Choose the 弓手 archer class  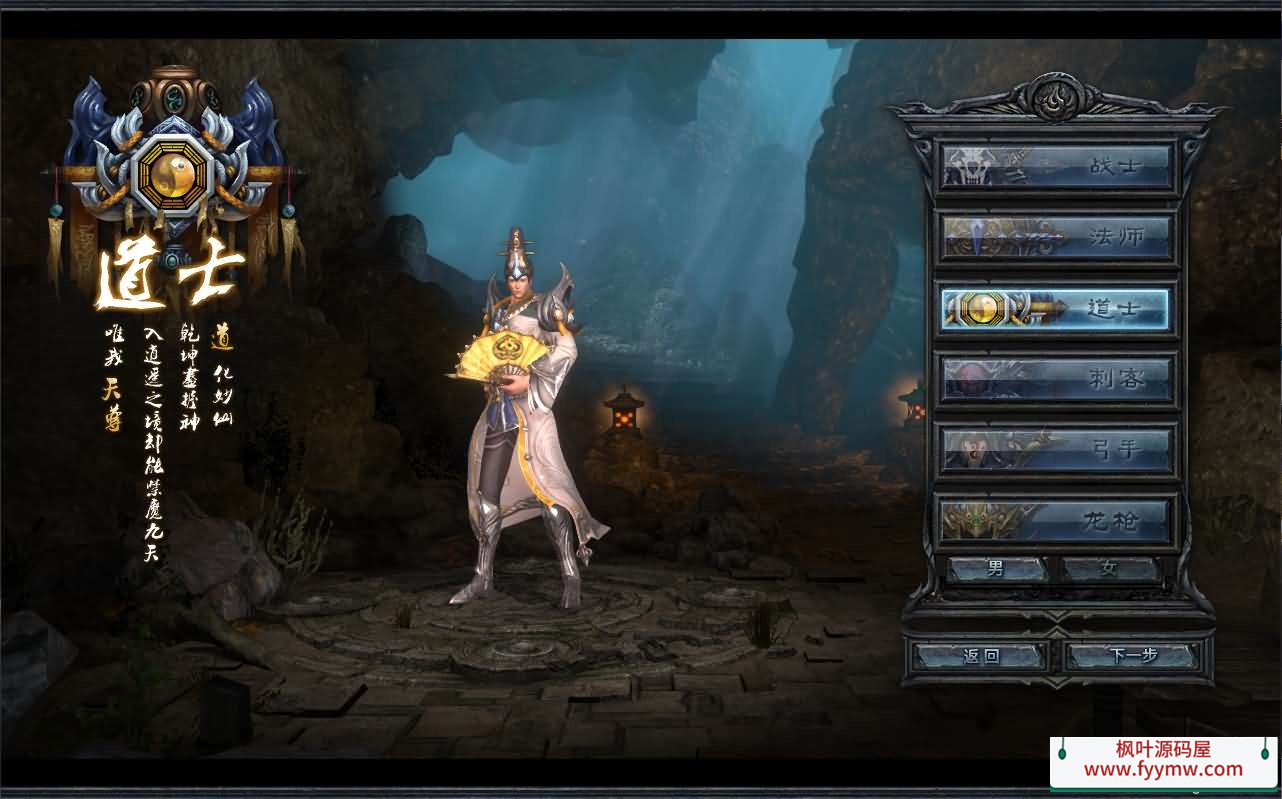(x=1056, y=450)
